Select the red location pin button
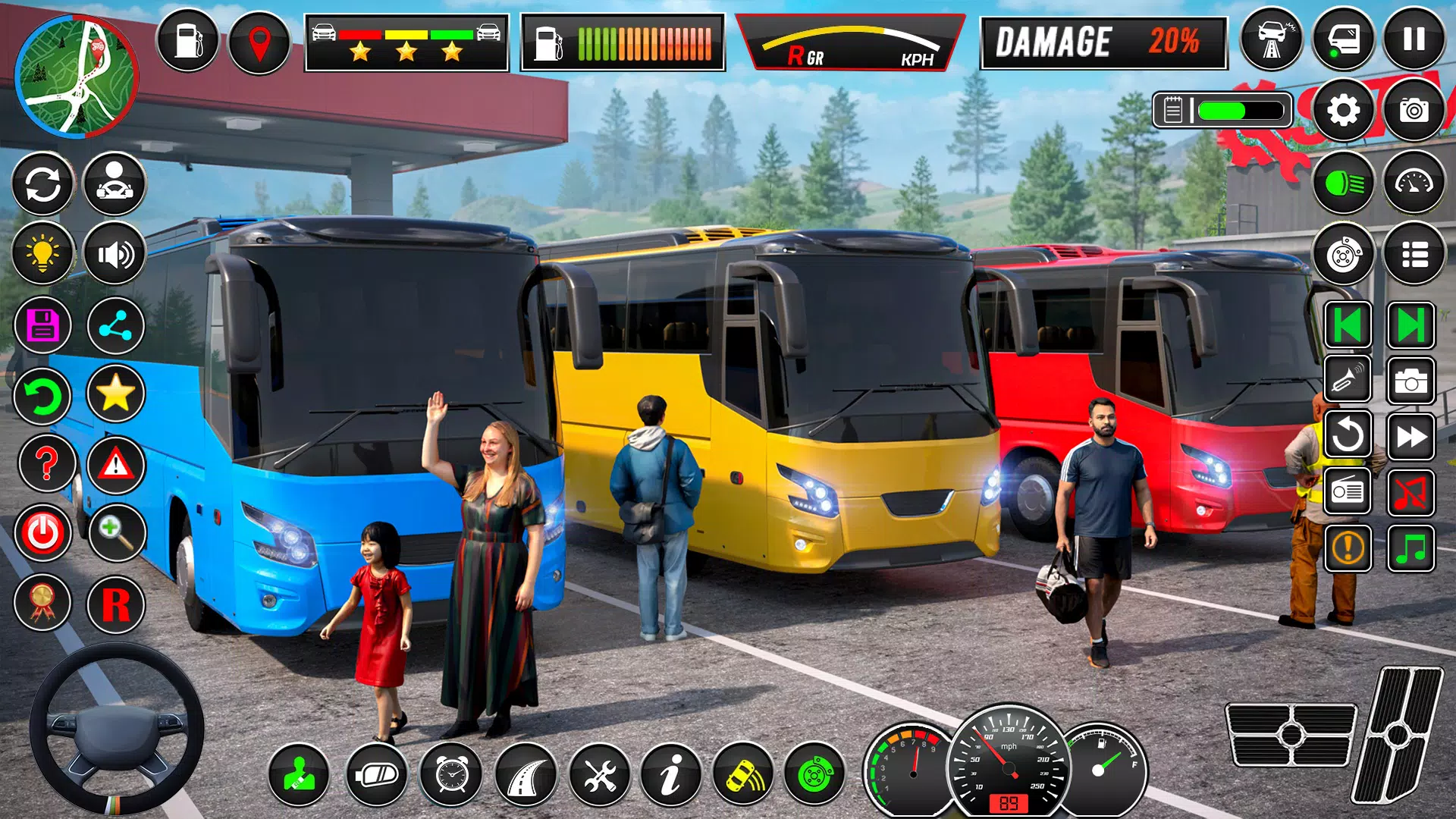Screen dimensions: 1456x819 point(259,42)
